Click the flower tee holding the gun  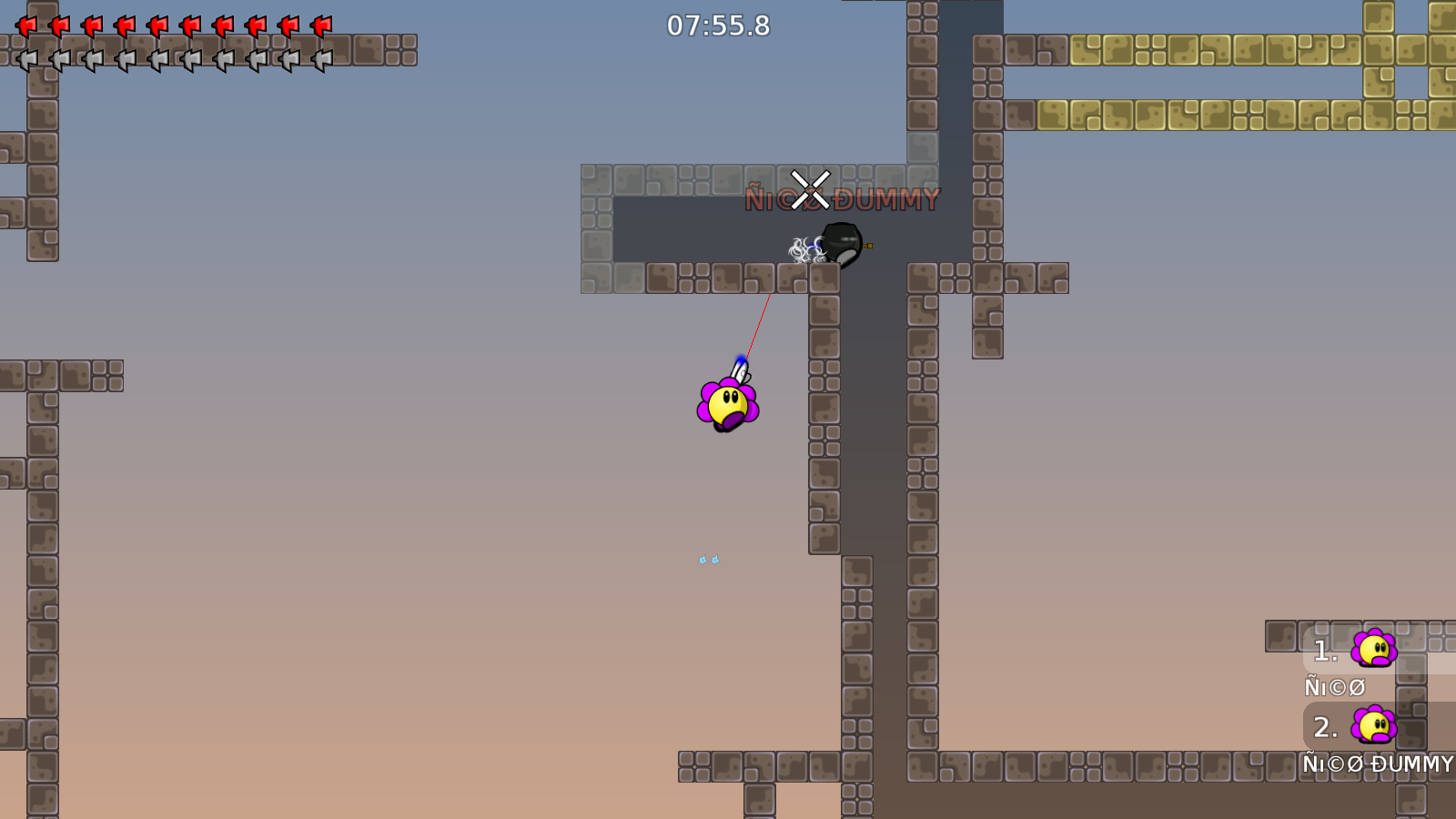tap(728, 403)
